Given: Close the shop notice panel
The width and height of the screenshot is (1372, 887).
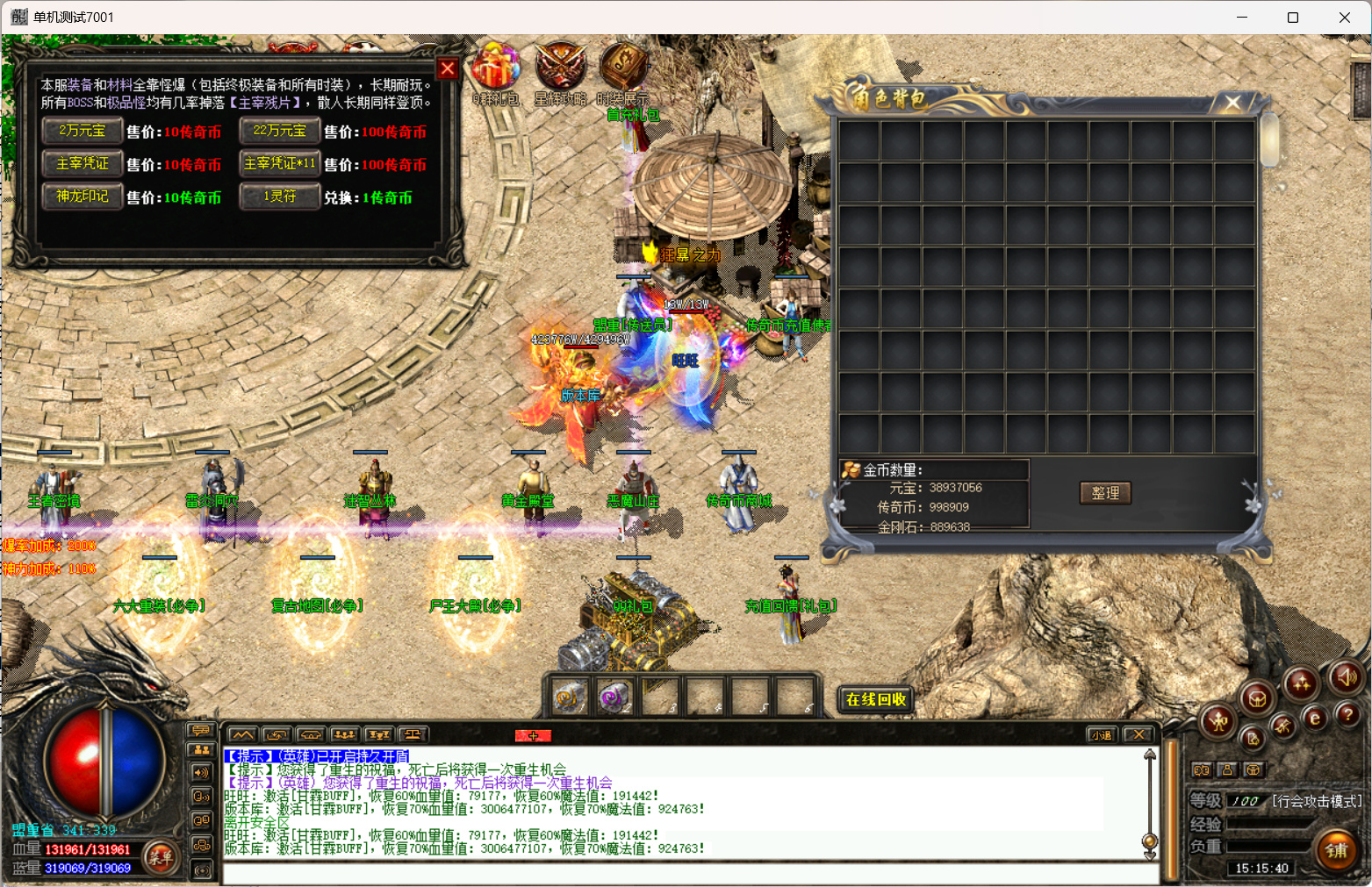Looking at the screenshot, I should tap(447, 68).
